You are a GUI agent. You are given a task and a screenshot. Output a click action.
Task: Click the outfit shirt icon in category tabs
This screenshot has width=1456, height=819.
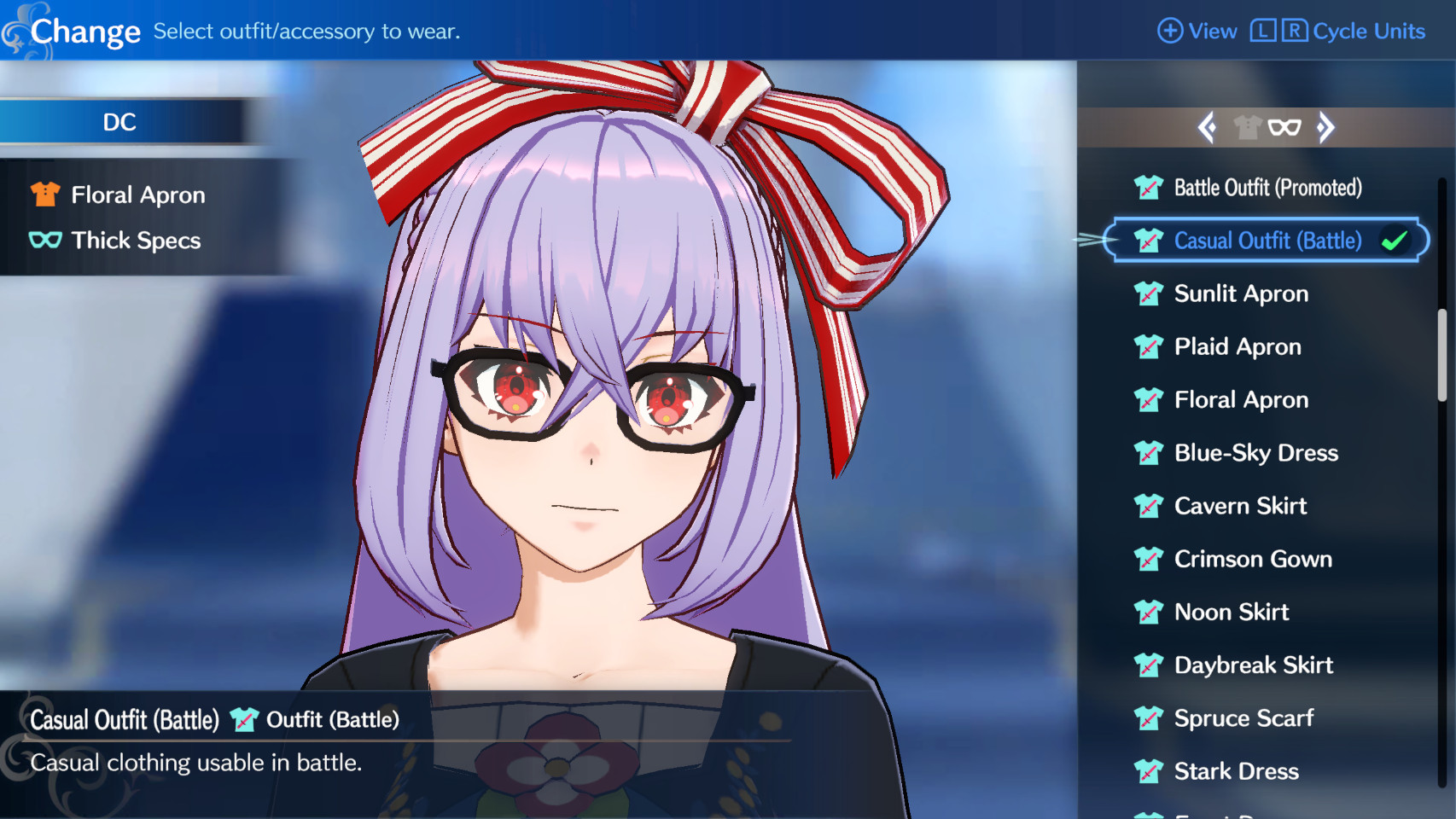coord(1249,126)
